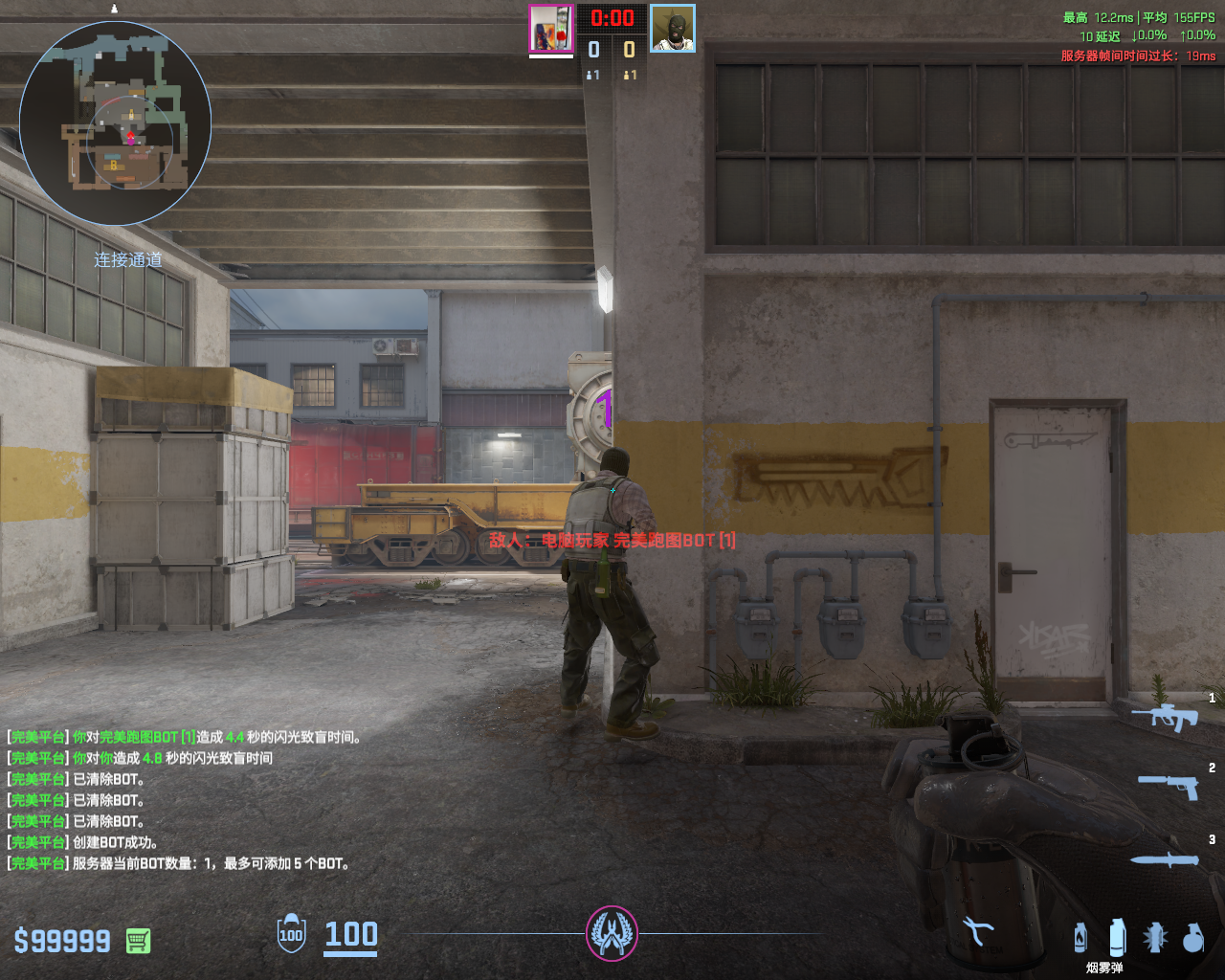The image size is (1225, 980).
Task: Click the Counter-Terrorist team emblem
Action: tap(612, 933)
